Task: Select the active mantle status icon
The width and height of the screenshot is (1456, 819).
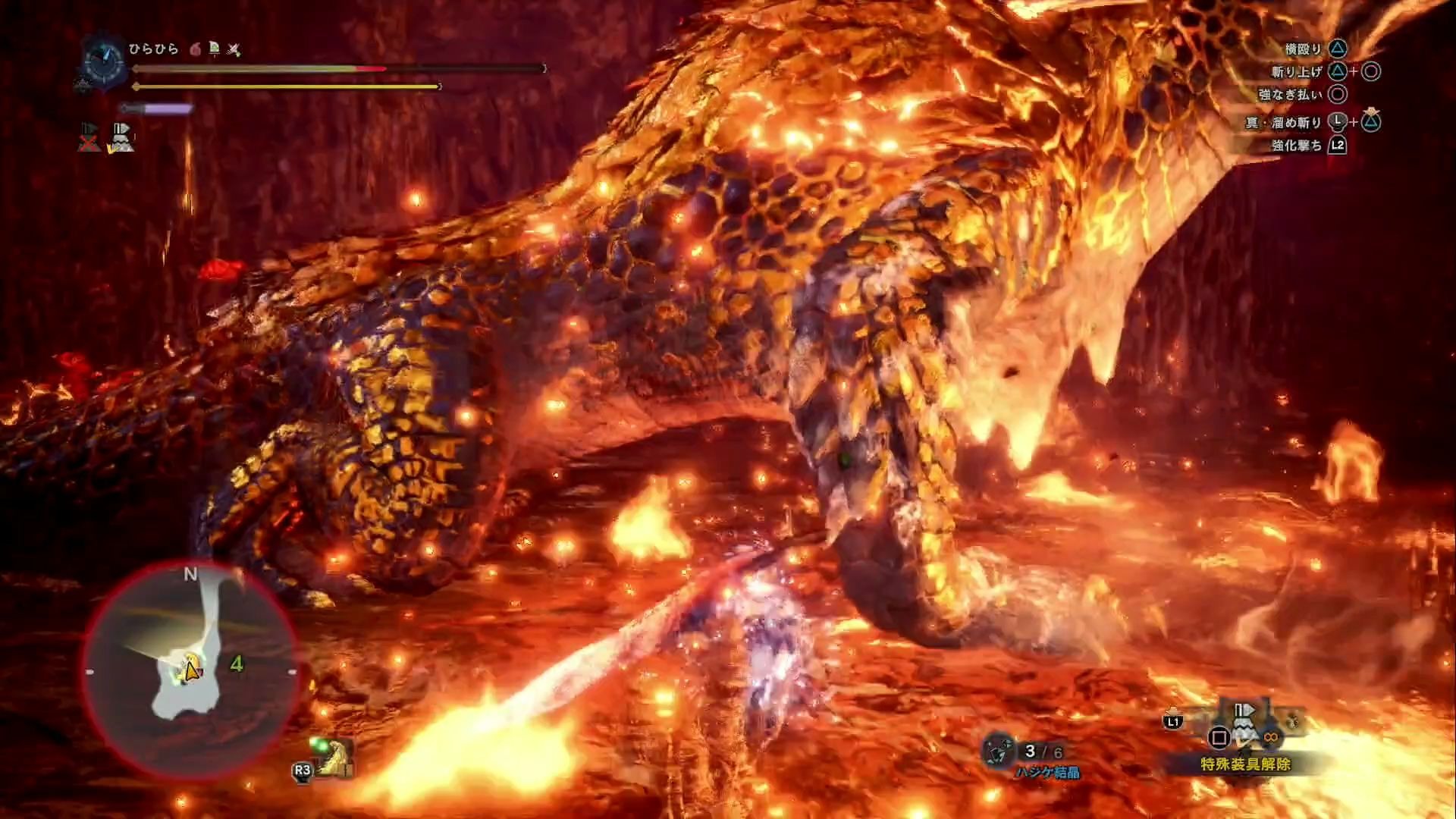Action: 121,138
